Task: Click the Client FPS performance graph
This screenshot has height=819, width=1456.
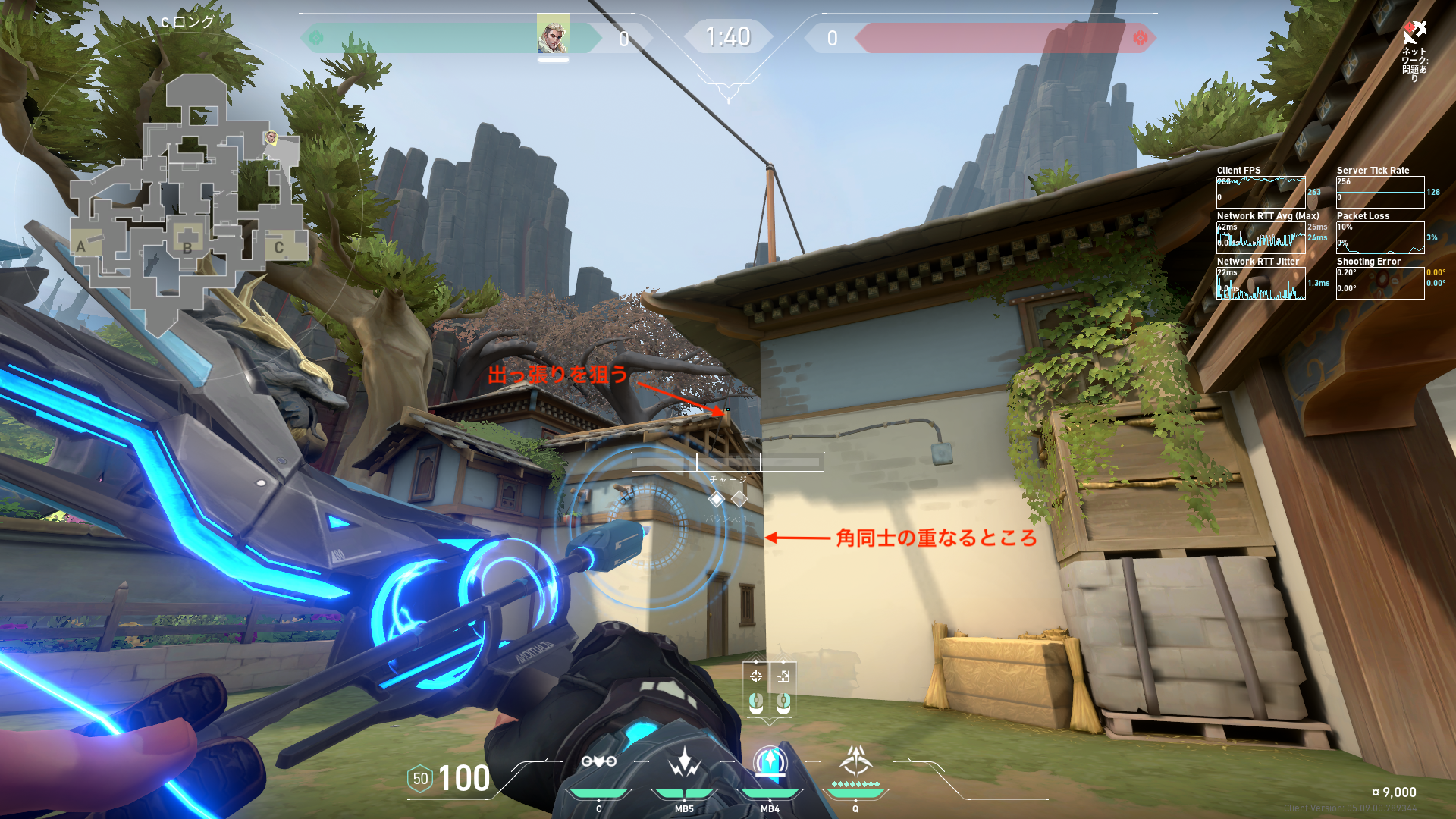Action: tap(1260, 192)
